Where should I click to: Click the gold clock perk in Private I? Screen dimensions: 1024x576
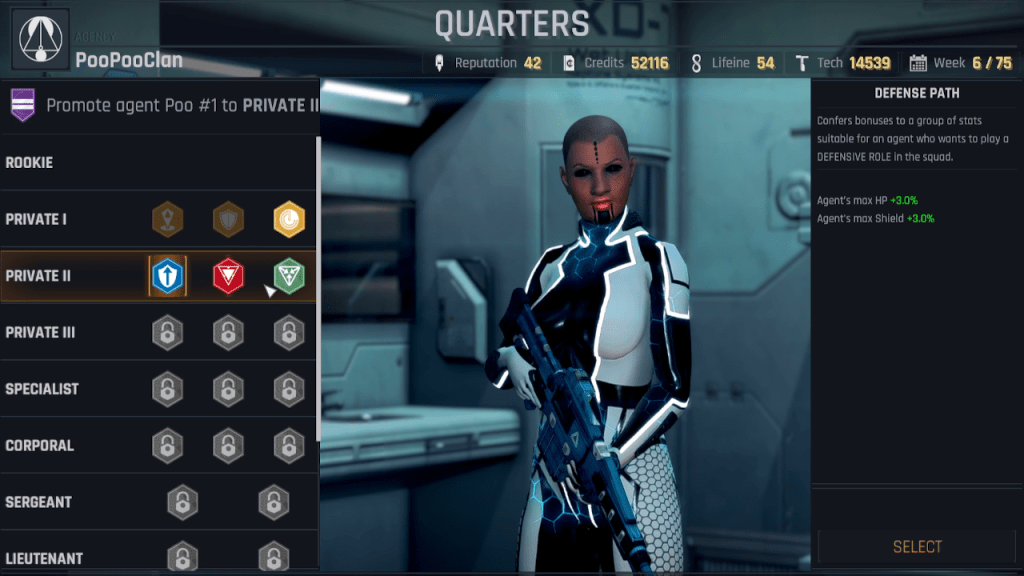pos(289,219)
